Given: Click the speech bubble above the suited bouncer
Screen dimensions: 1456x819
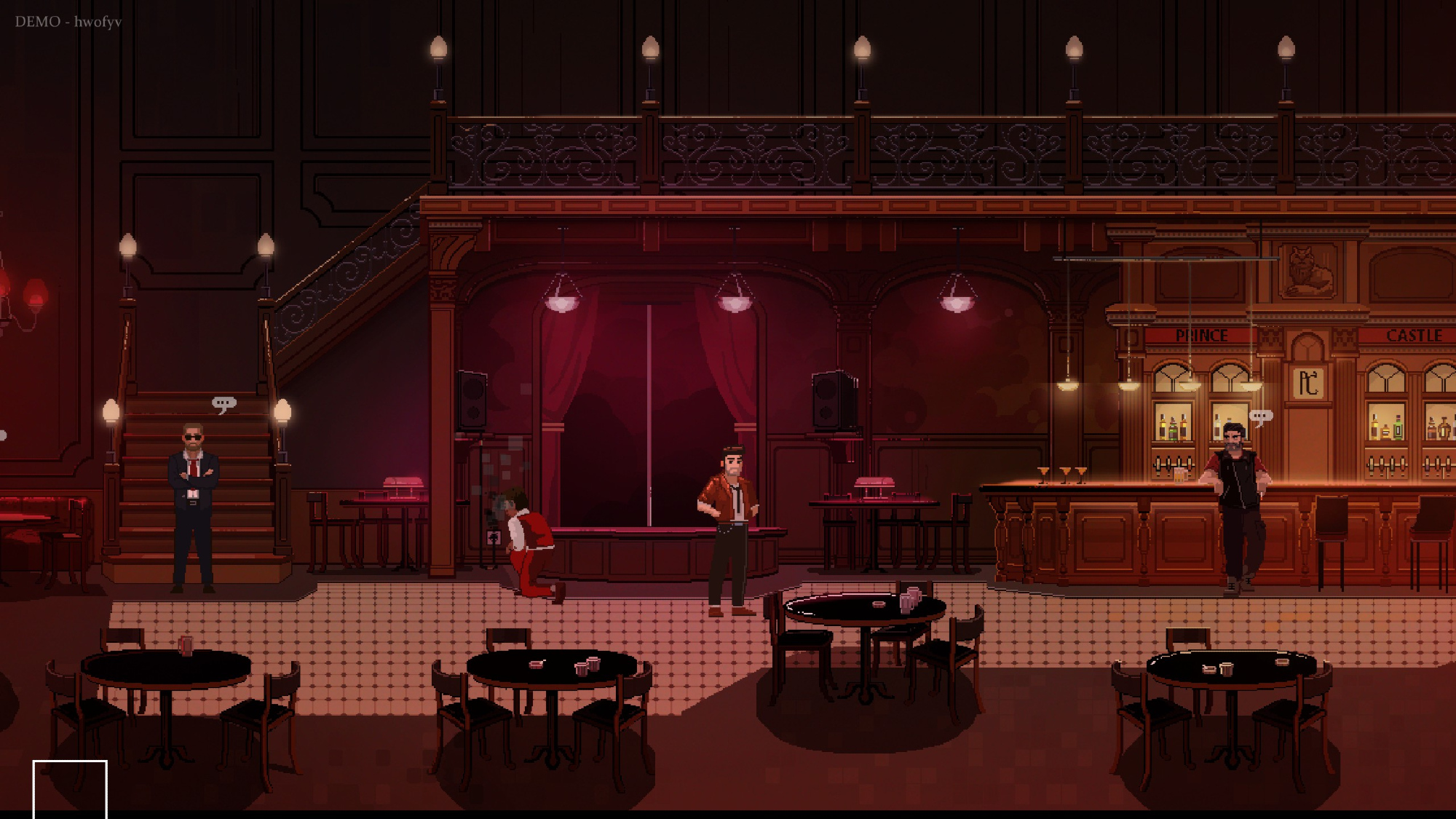Looking at the screenshot, I should (224, 403).
